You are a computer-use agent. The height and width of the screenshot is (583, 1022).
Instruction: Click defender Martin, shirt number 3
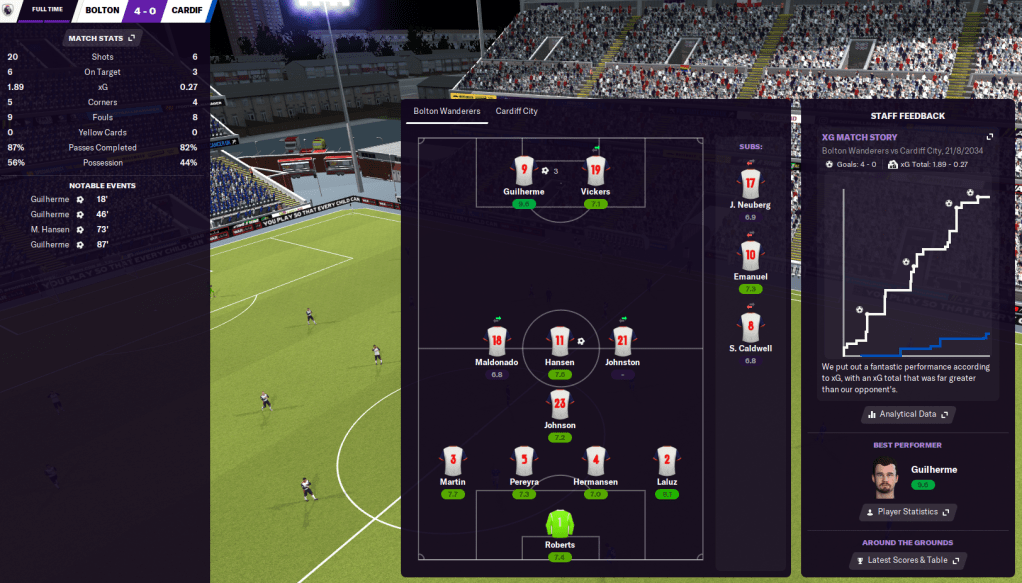tap(452, 461)
